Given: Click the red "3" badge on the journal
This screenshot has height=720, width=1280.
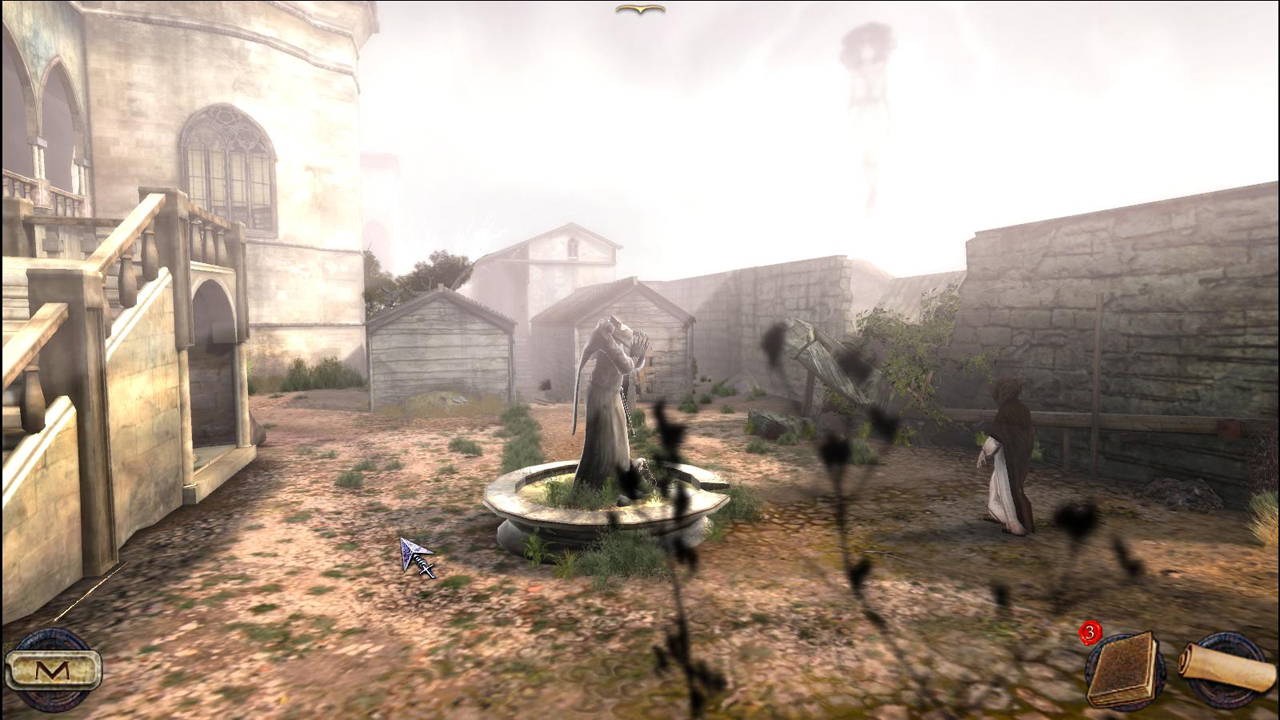Looking at the screenshot, I should coord(1091,631).
